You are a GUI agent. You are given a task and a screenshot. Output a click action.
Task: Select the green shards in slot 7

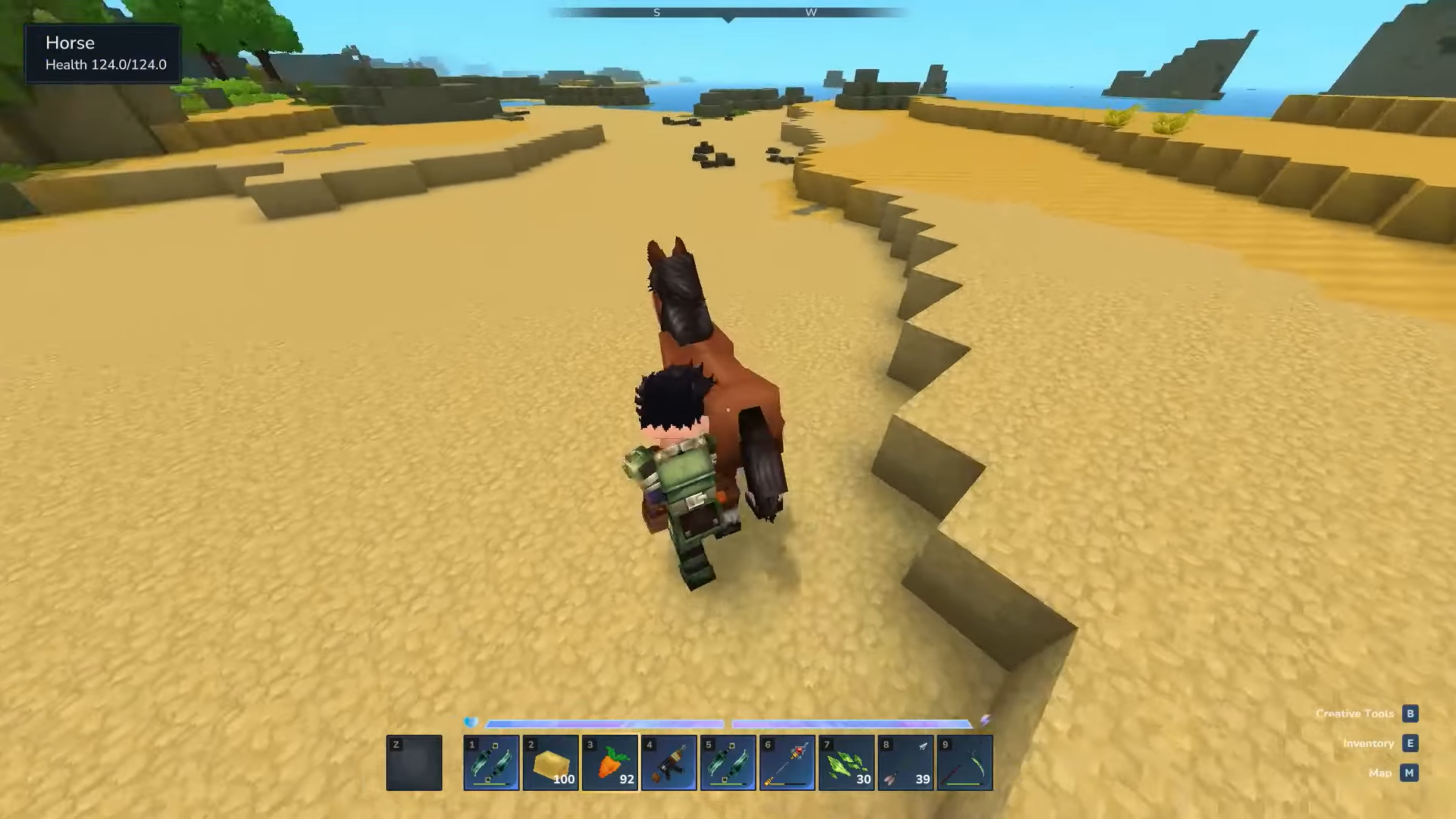846,762
